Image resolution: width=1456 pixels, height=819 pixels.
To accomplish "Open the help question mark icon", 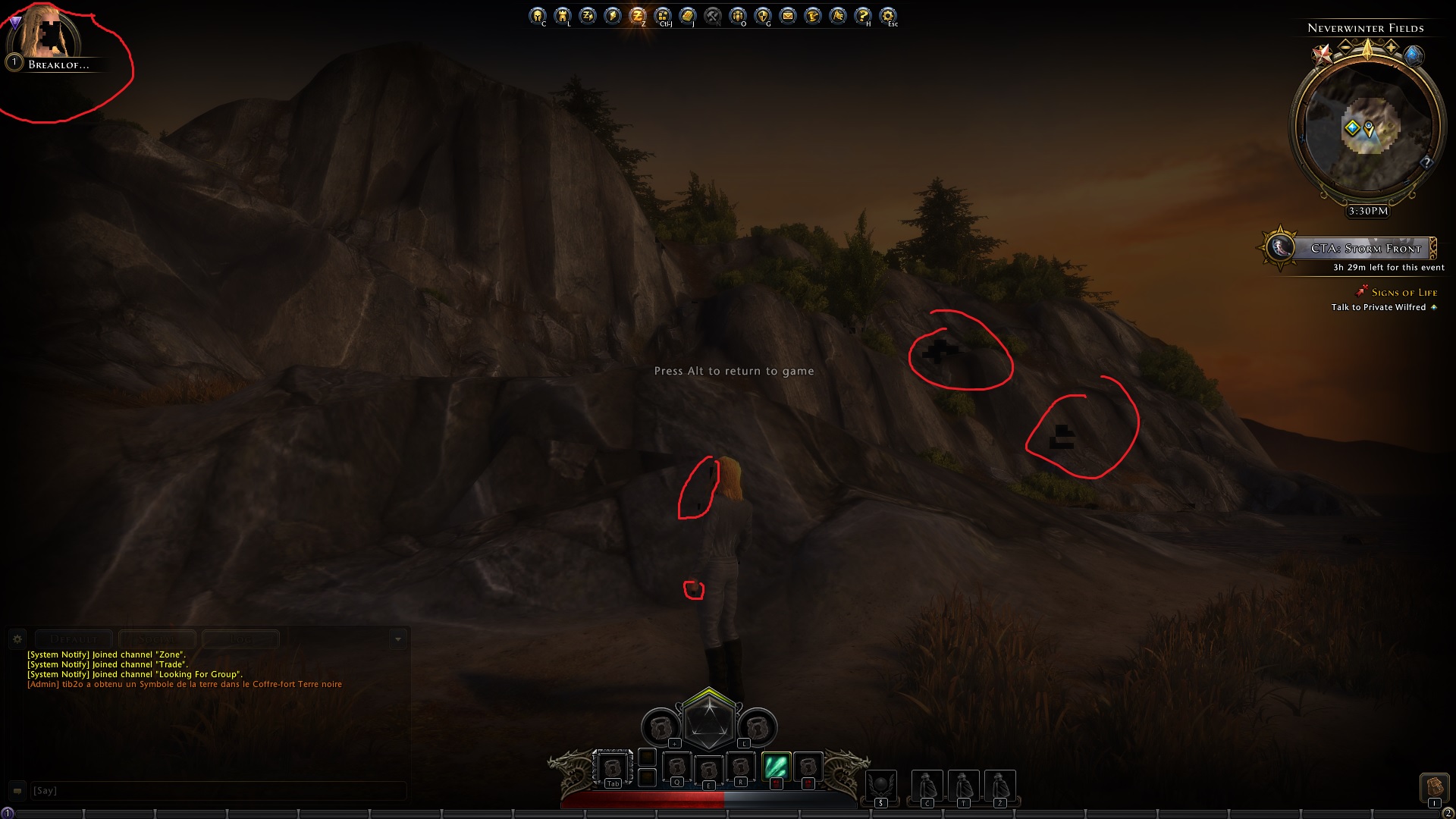I will click(863, 15).
